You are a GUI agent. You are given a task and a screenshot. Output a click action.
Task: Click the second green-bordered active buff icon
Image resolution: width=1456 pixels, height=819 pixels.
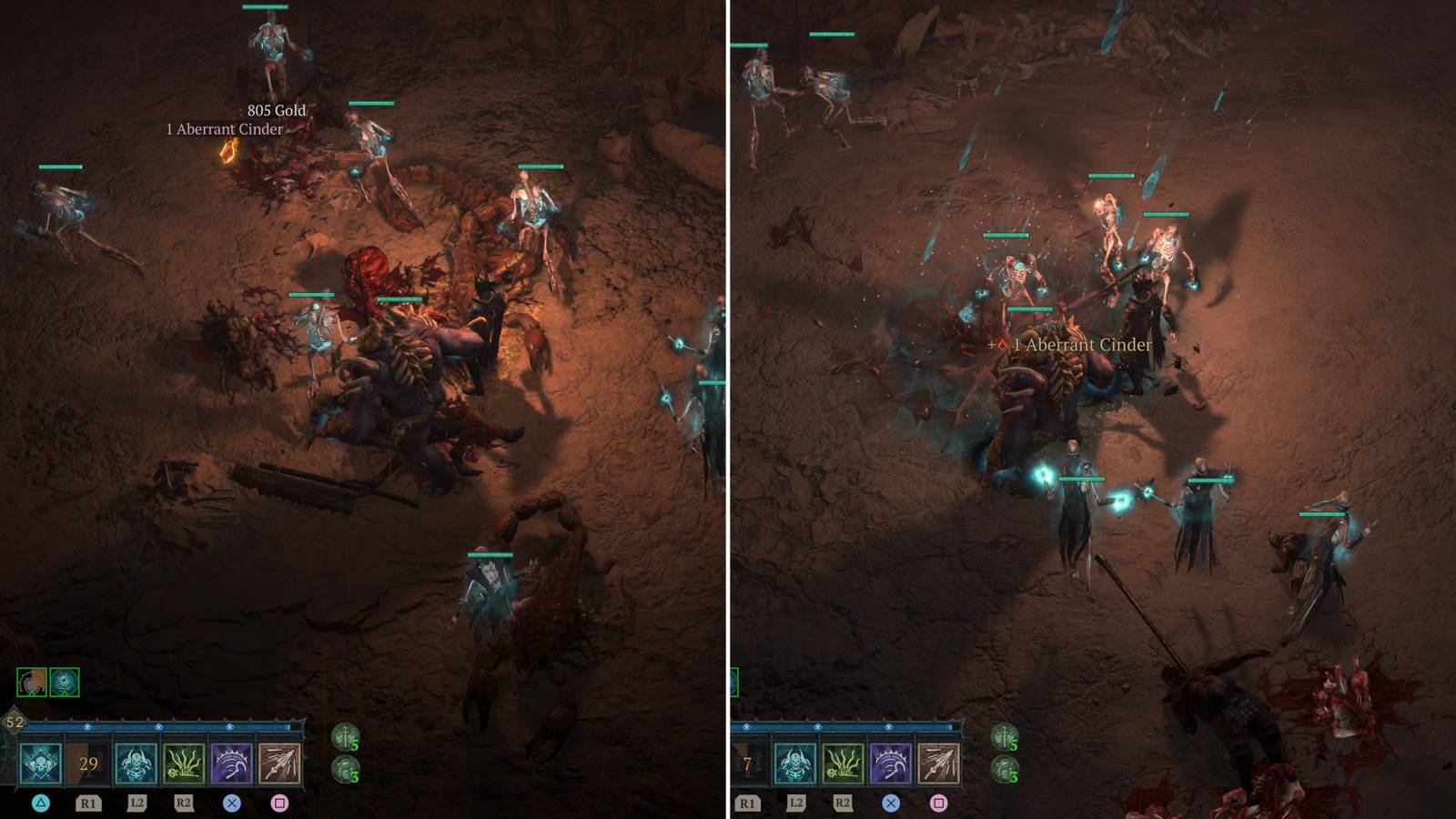tap(63, 681)
